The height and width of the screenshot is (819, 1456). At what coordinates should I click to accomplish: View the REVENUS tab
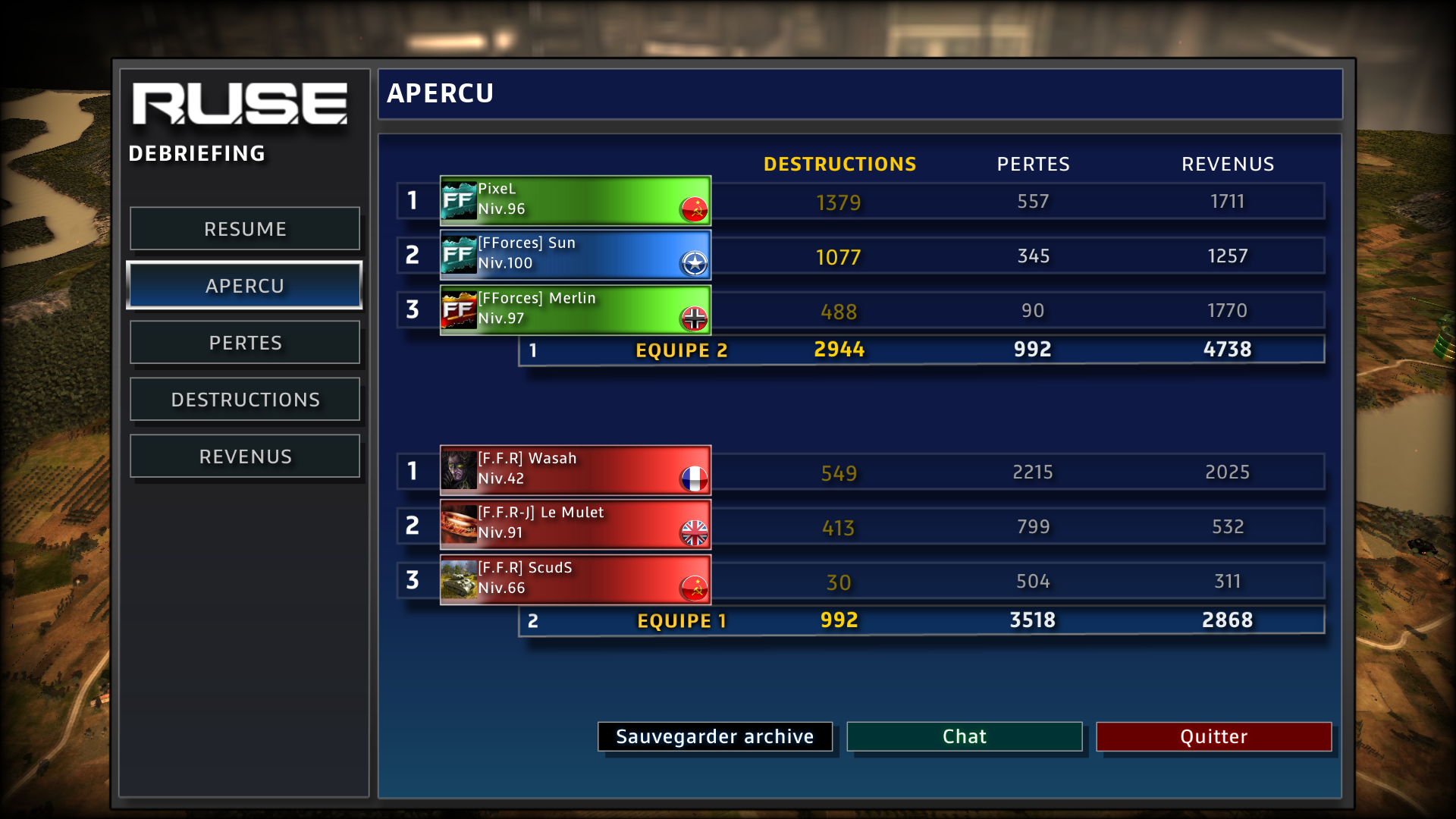[245, 457]
